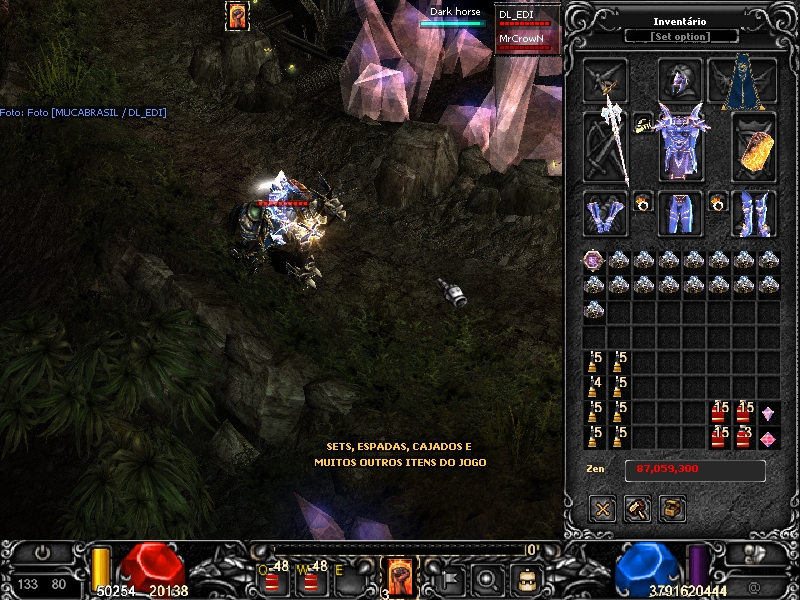800x600 pixels.
Task: Select the equipped purple armor slot
Action: pyautogui.click(x=681, y=145)
